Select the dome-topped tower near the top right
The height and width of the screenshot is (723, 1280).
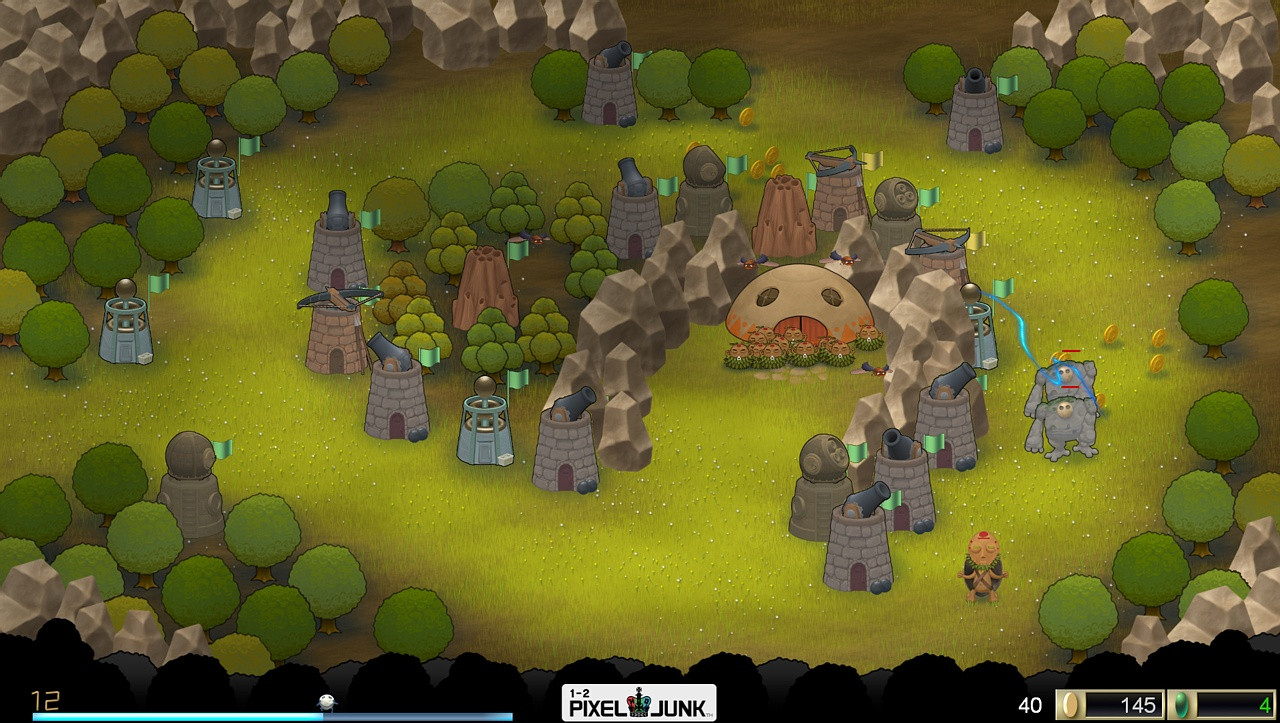click(897, 200)
